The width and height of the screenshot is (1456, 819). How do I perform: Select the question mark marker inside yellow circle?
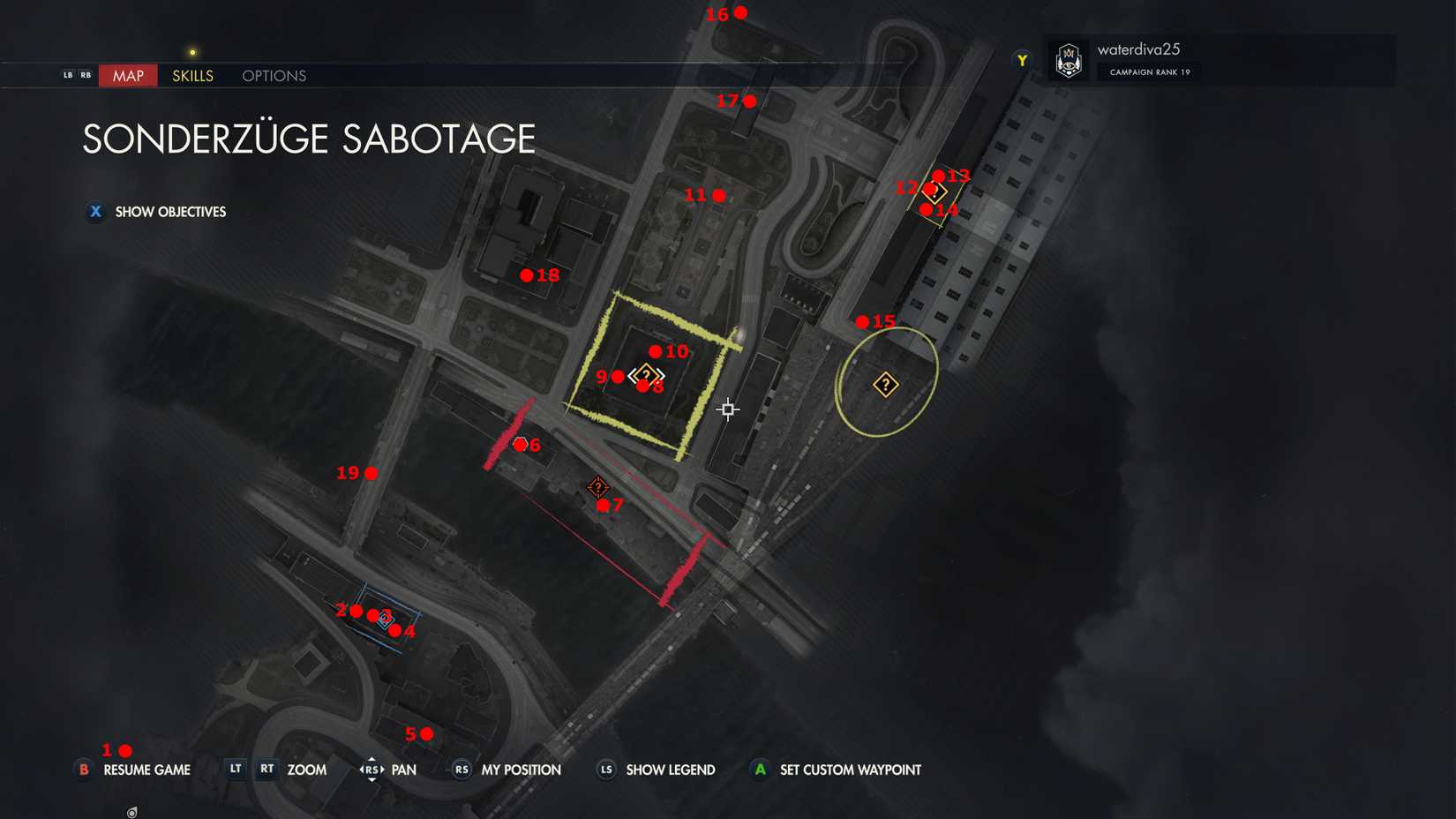(885, 384)
